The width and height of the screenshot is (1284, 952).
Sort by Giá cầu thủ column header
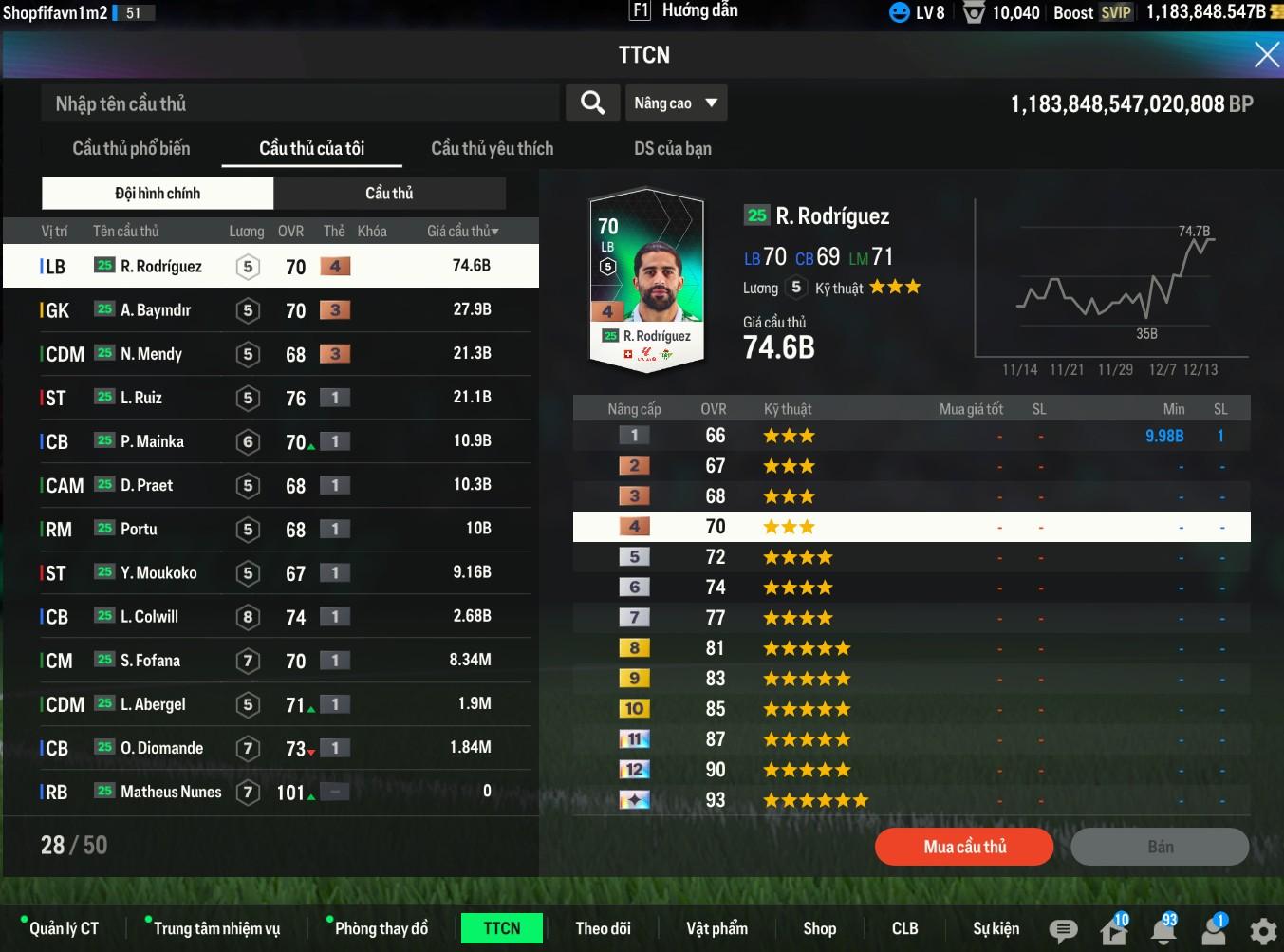click(462, 231)
